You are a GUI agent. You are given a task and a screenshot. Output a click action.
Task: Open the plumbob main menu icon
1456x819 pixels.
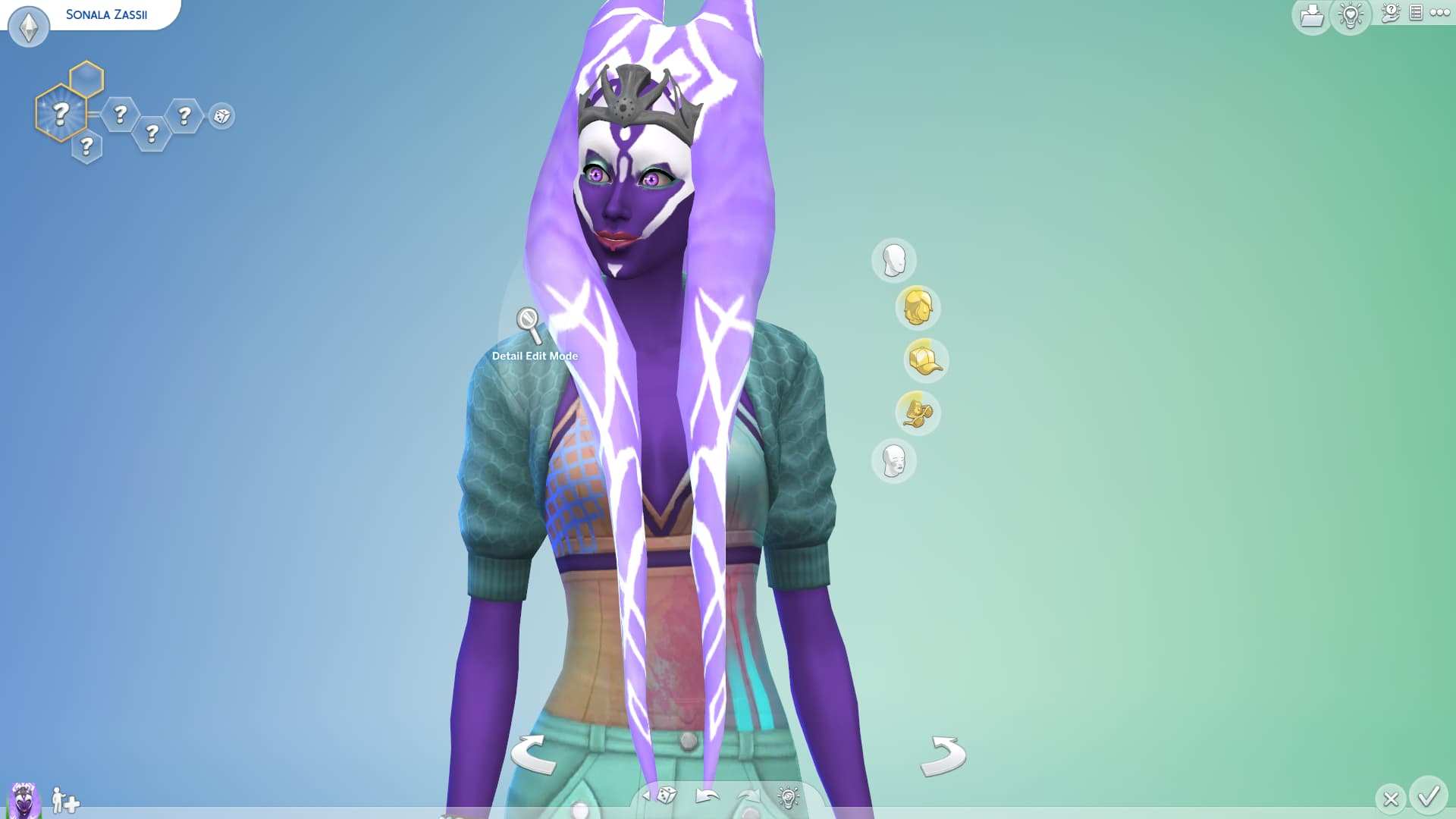[x=29, y=27]
